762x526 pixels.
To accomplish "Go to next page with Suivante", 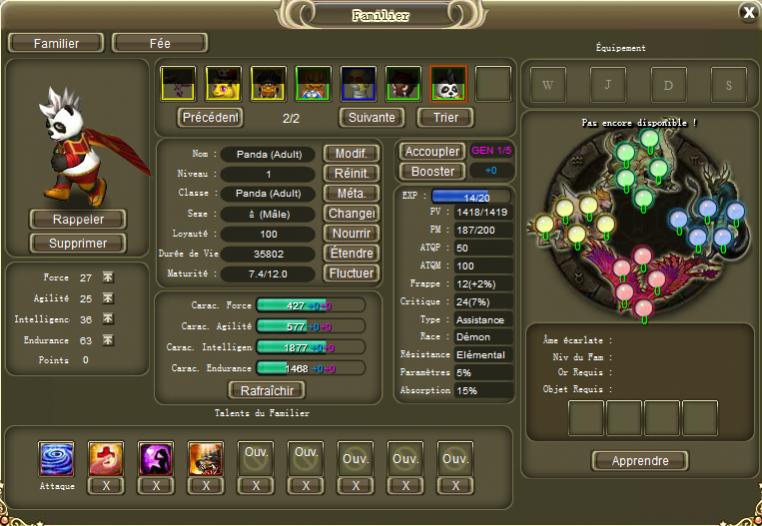I will click(371, 117).
